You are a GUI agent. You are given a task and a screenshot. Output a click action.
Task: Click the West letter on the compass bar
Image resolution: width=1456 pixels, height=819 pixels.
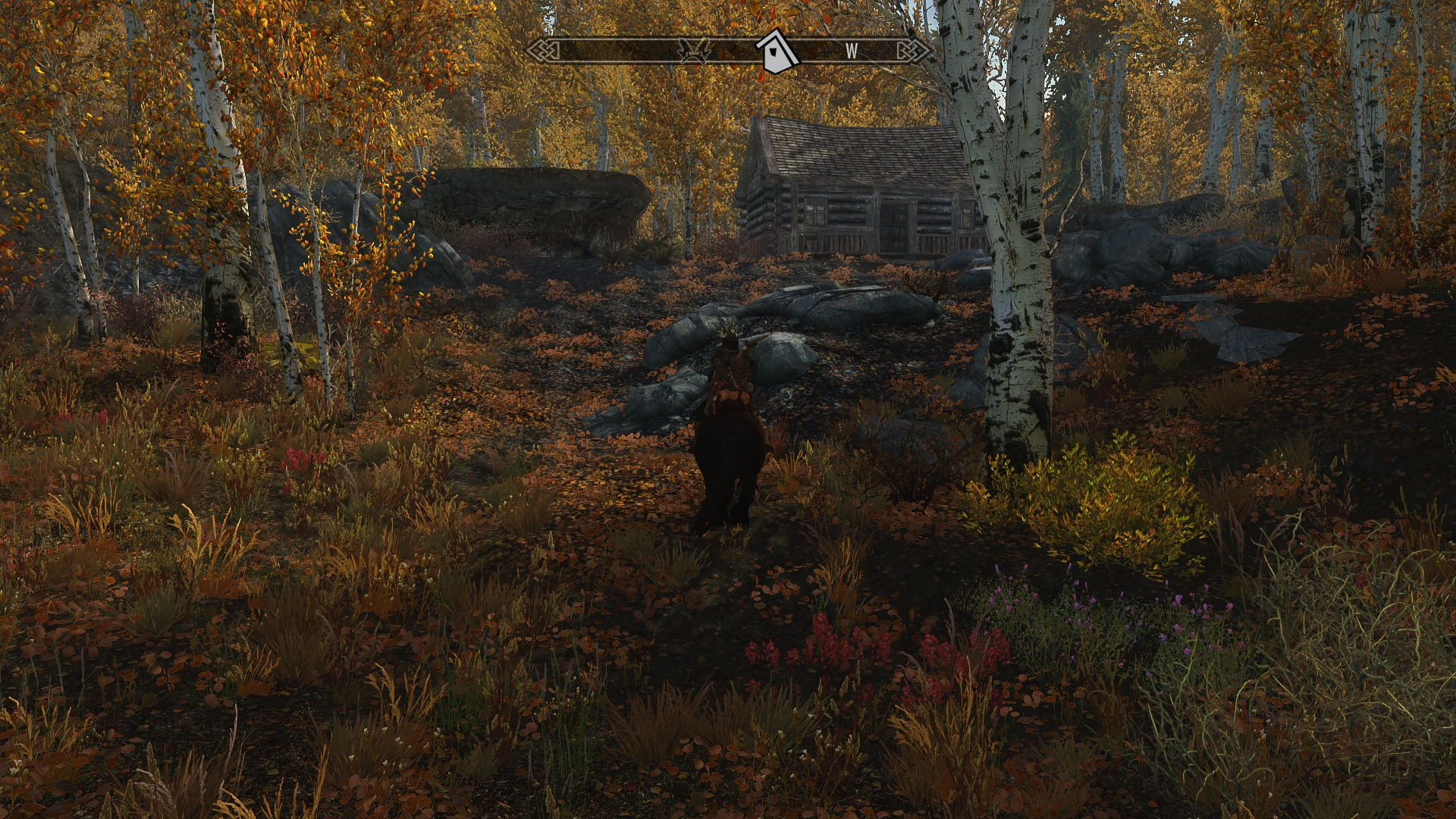coord(852,52)
